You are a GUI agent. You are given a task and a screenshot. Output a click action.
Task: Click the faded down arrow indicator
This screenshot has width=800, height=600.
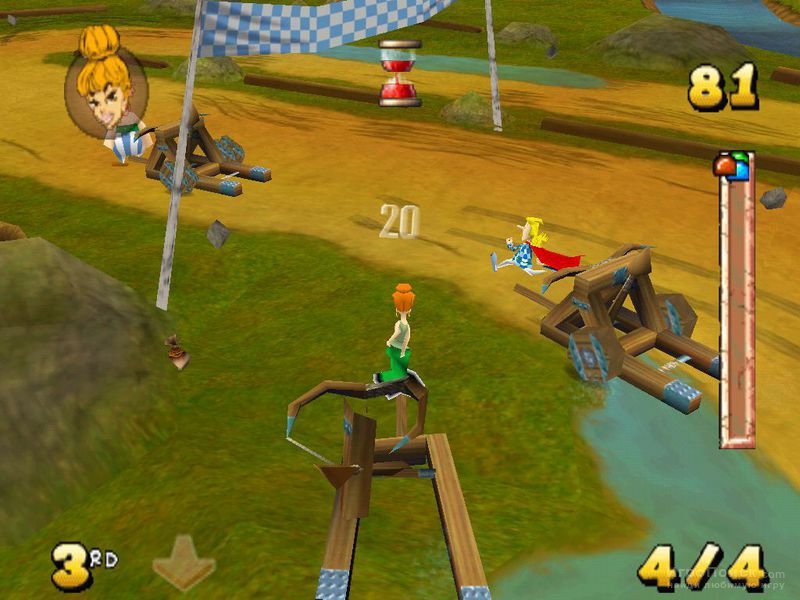point(184,562)
